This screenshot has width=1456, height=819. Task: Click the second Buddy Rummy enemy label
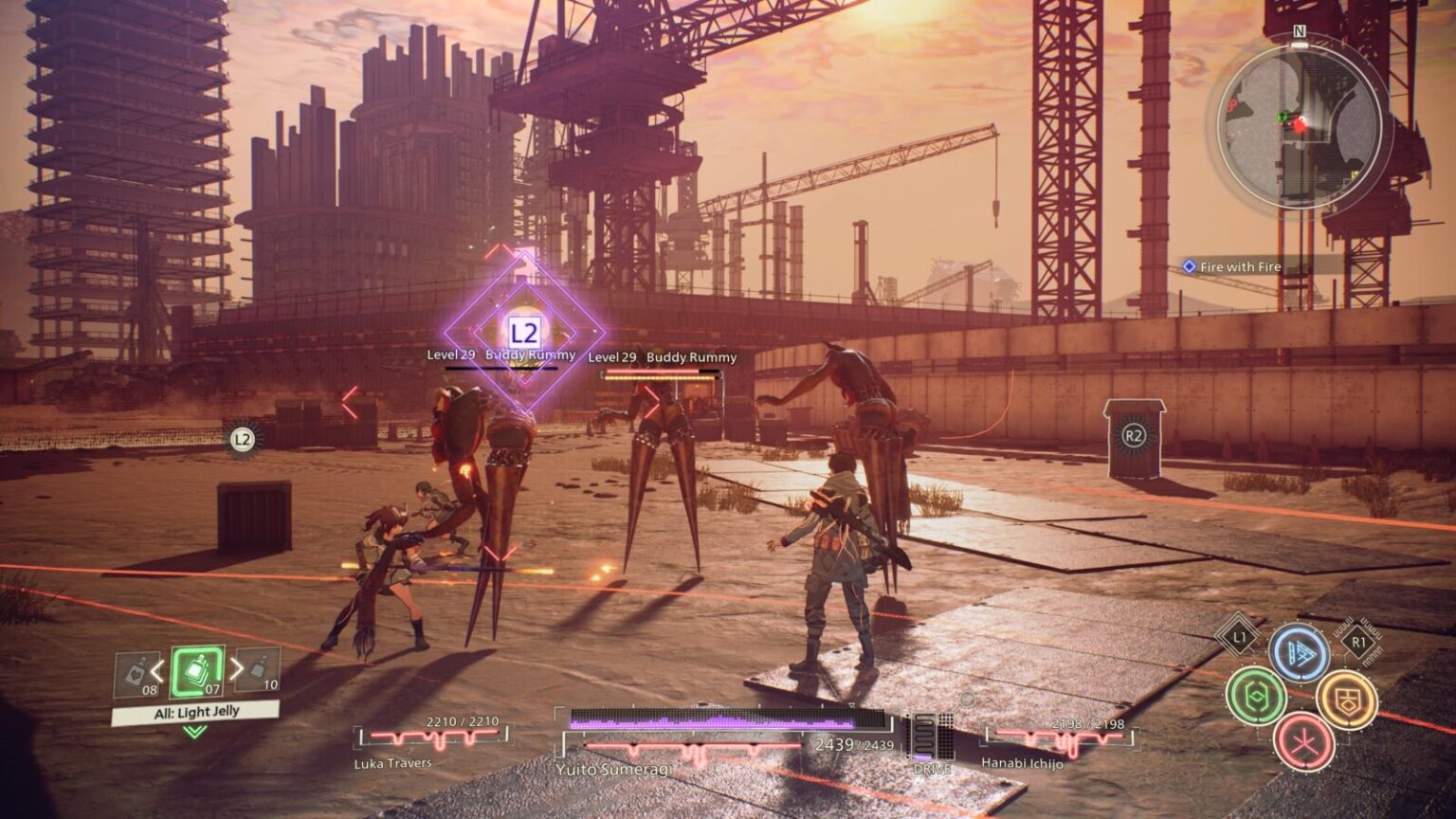point(662,358)
